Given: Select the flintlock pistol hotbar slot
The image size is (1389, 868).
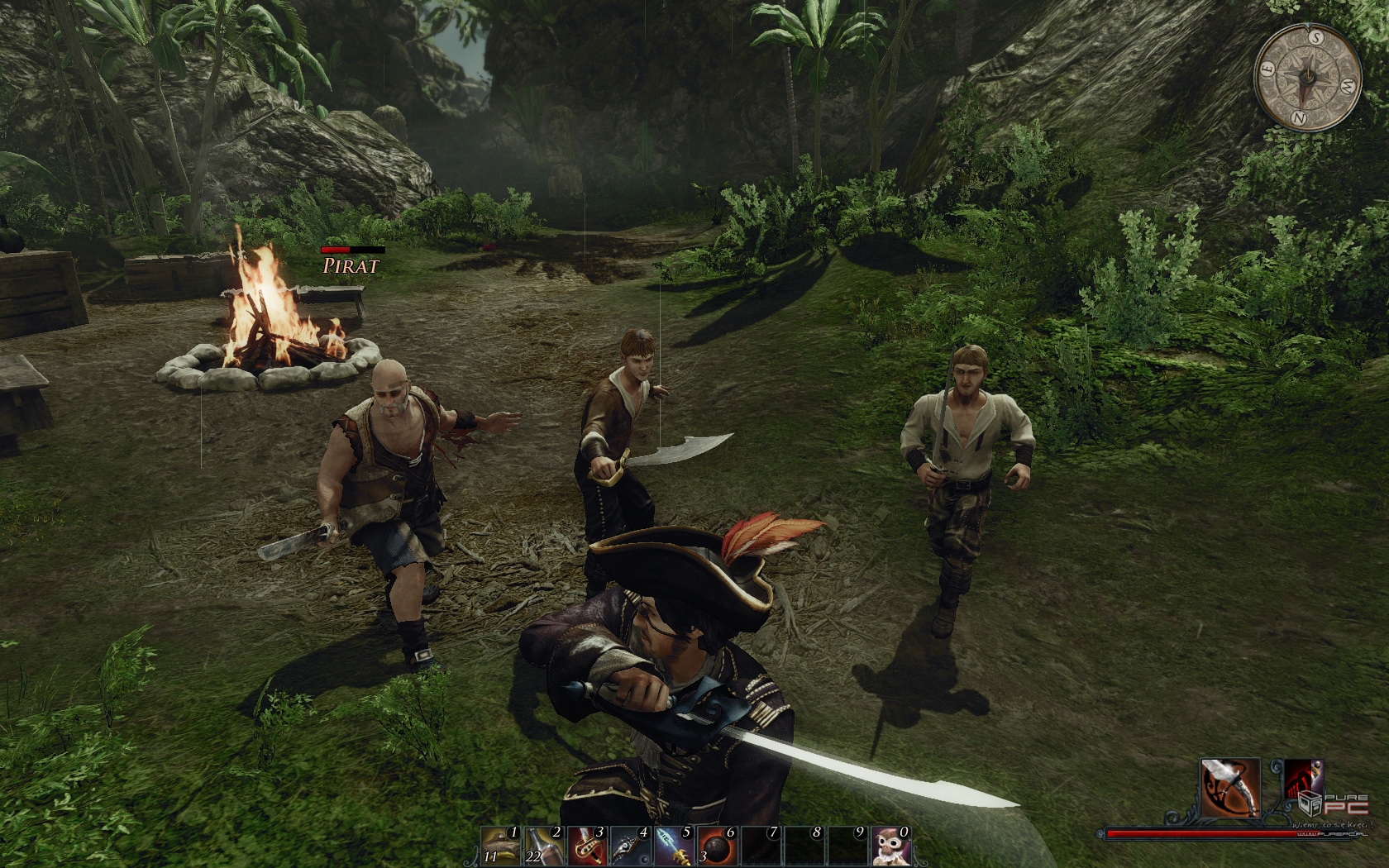Looking at the screenshot, I should point(629,845).
